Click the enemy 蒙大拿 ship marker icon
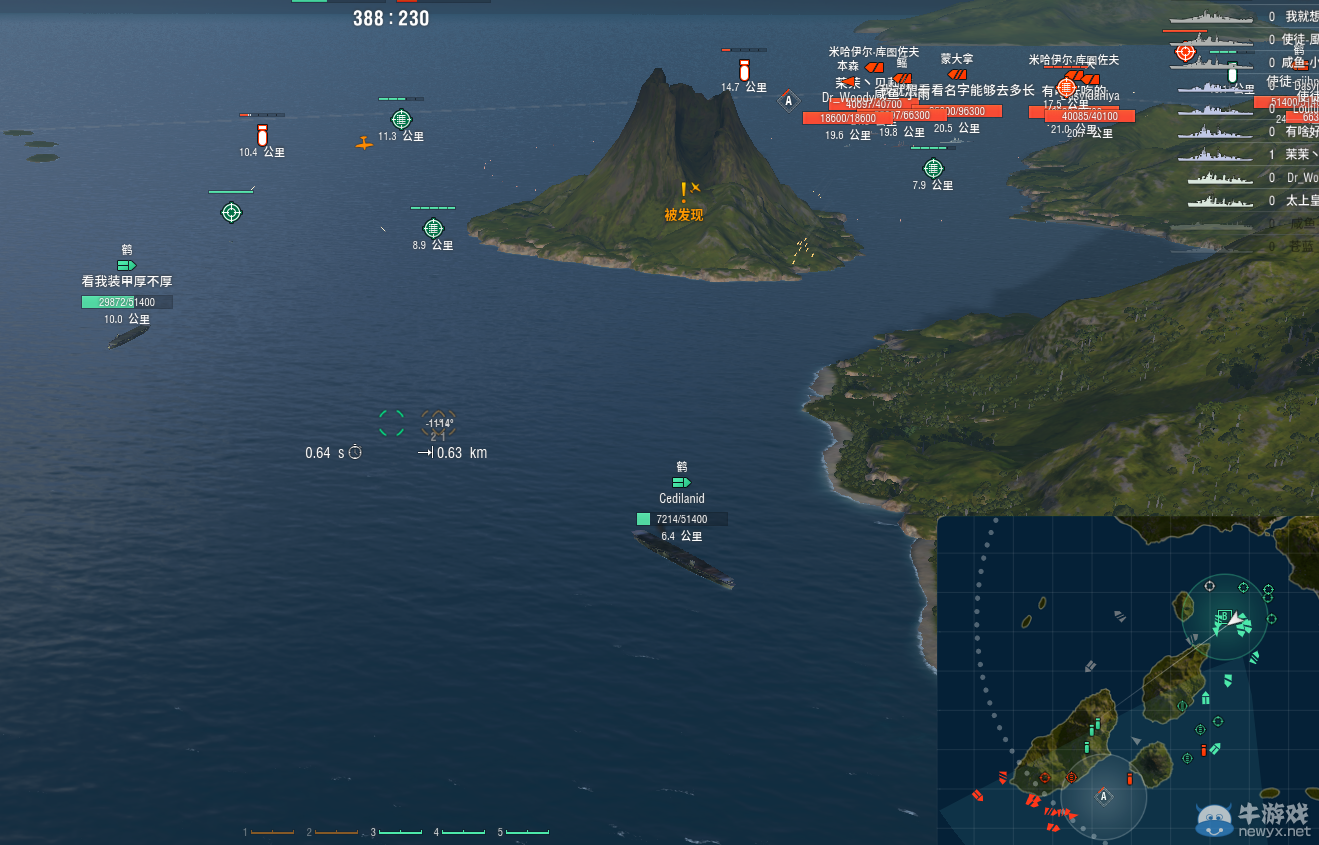Viewport: 1319px width, 845px height. (958, 74)
